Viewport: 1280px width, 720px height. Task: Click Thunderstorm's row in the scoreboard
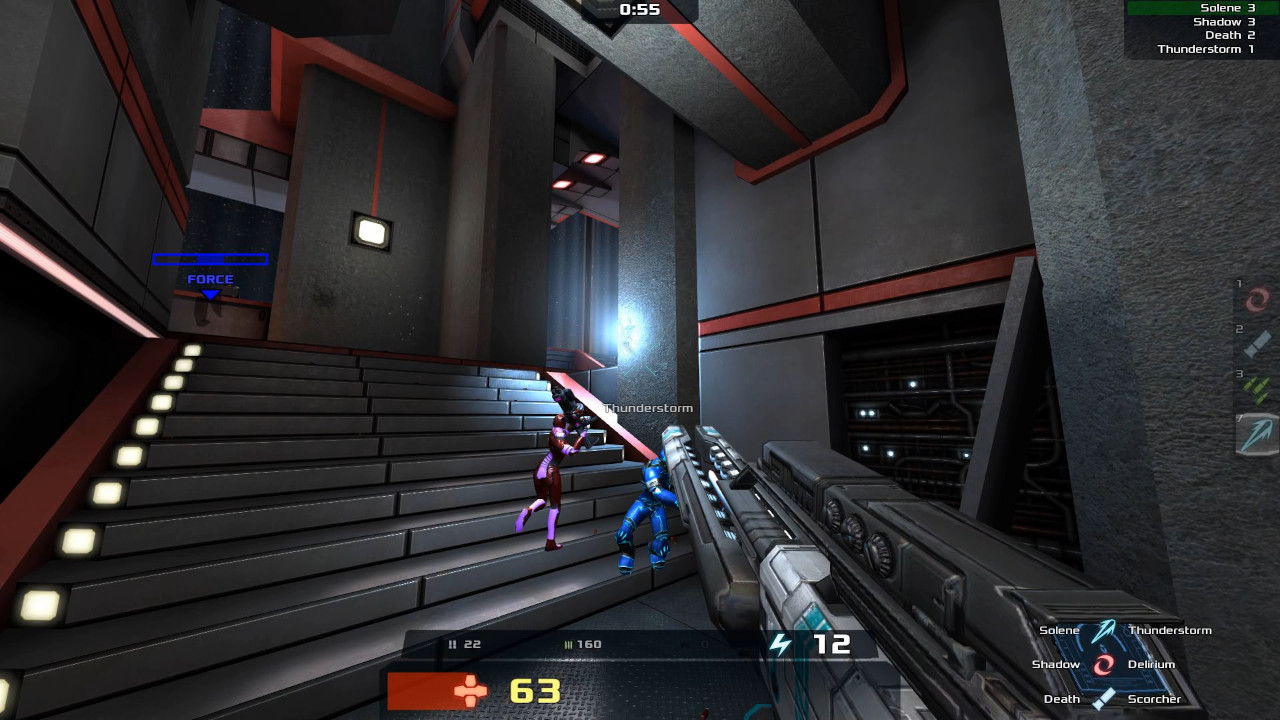[1192, 49]
